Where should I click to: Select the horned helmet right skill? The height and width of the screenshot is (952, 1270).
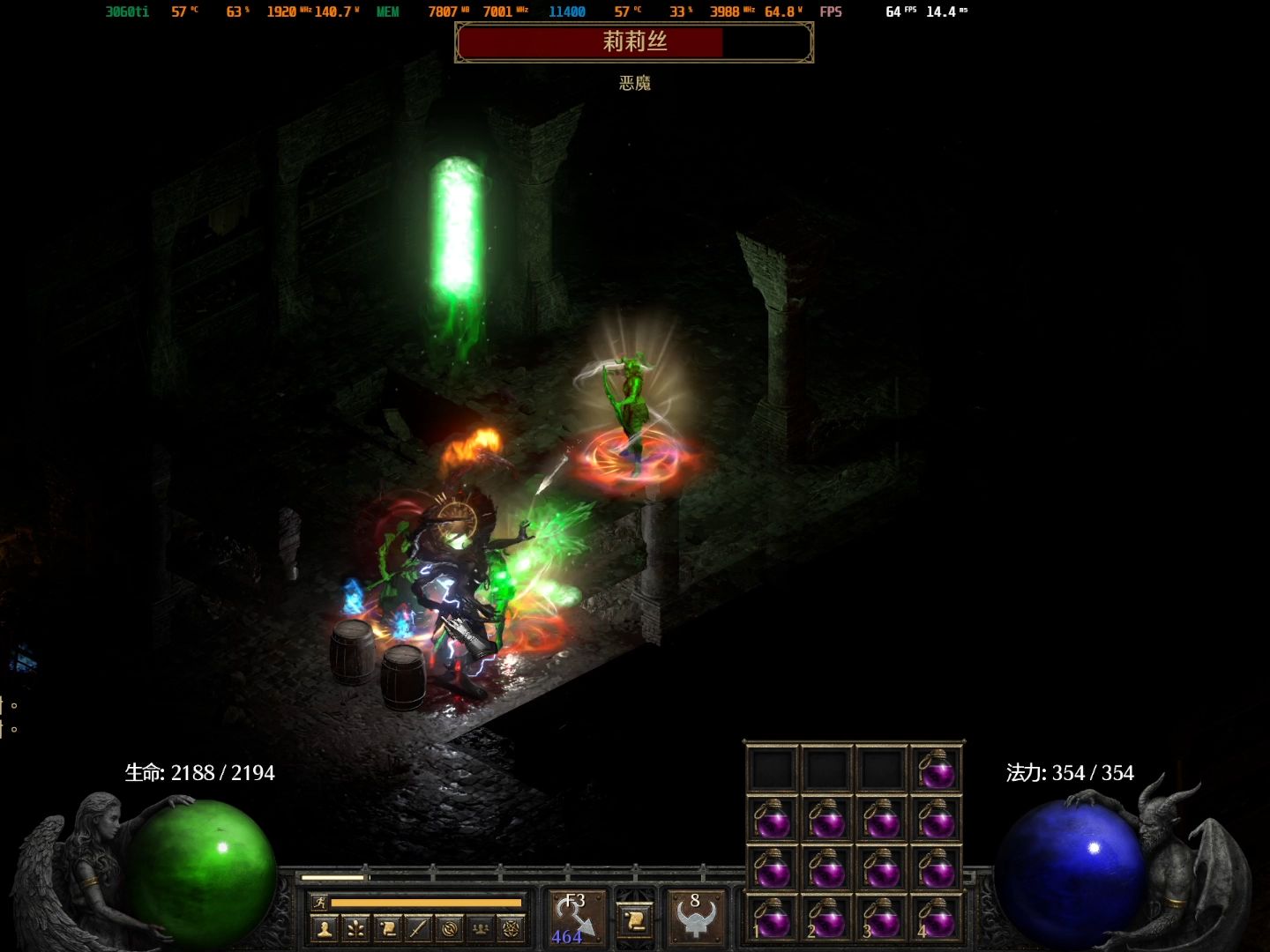696,918
